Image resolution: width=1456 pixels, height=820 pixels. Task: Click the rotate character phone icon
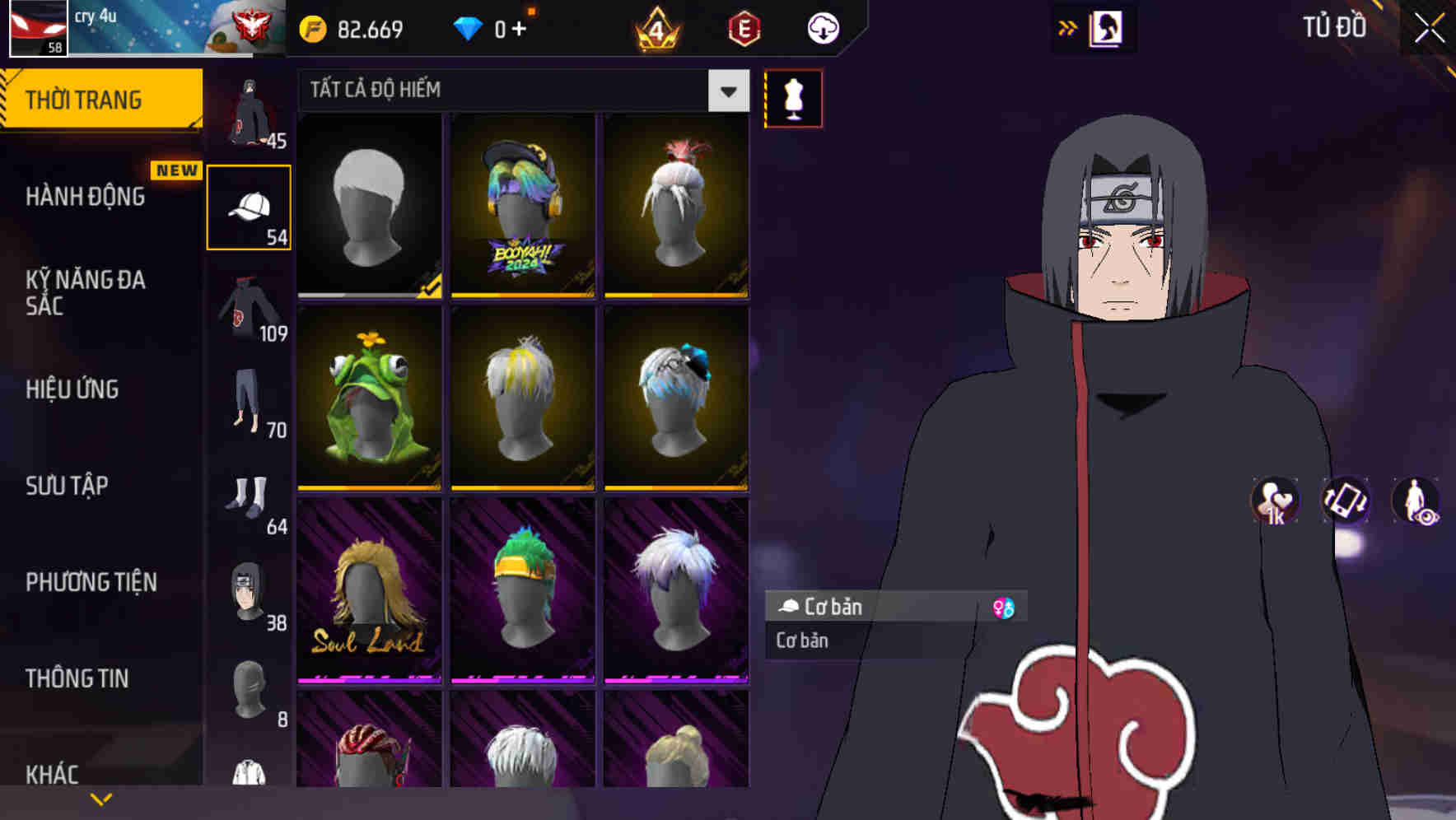(x=1344, y=502)
